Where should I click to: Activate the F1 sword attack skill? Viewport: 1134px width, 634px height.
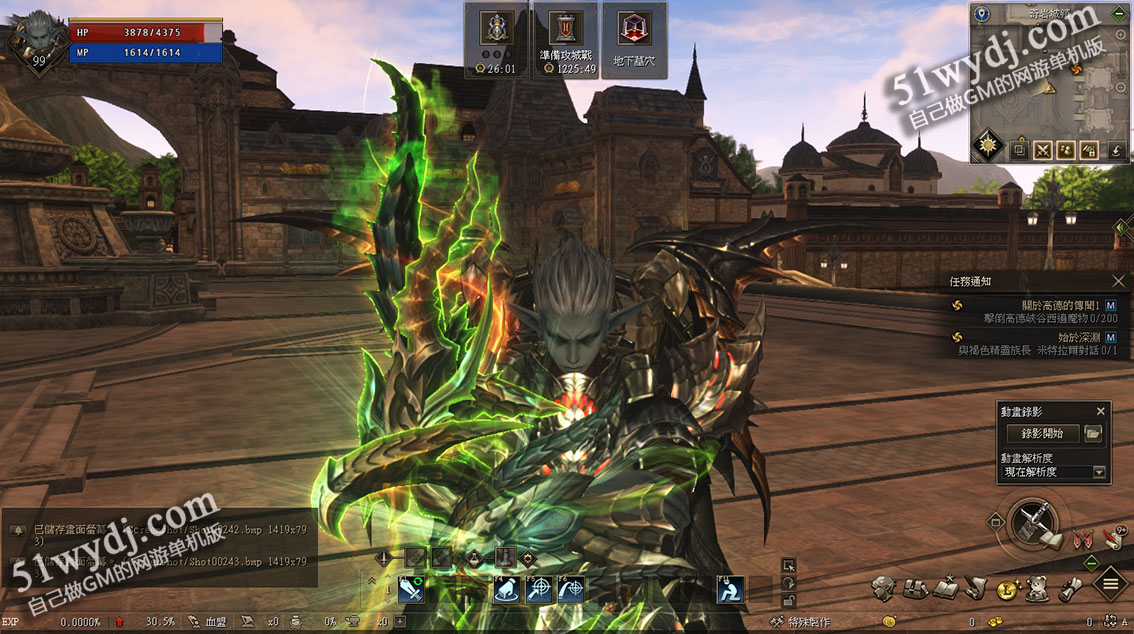coord(412,590)
